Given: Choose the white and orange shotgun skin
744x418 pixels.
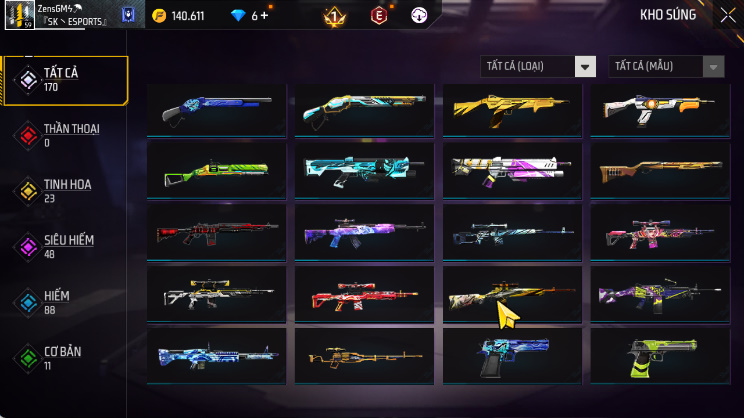Looking at the screenshot, I should click(661, 109).
